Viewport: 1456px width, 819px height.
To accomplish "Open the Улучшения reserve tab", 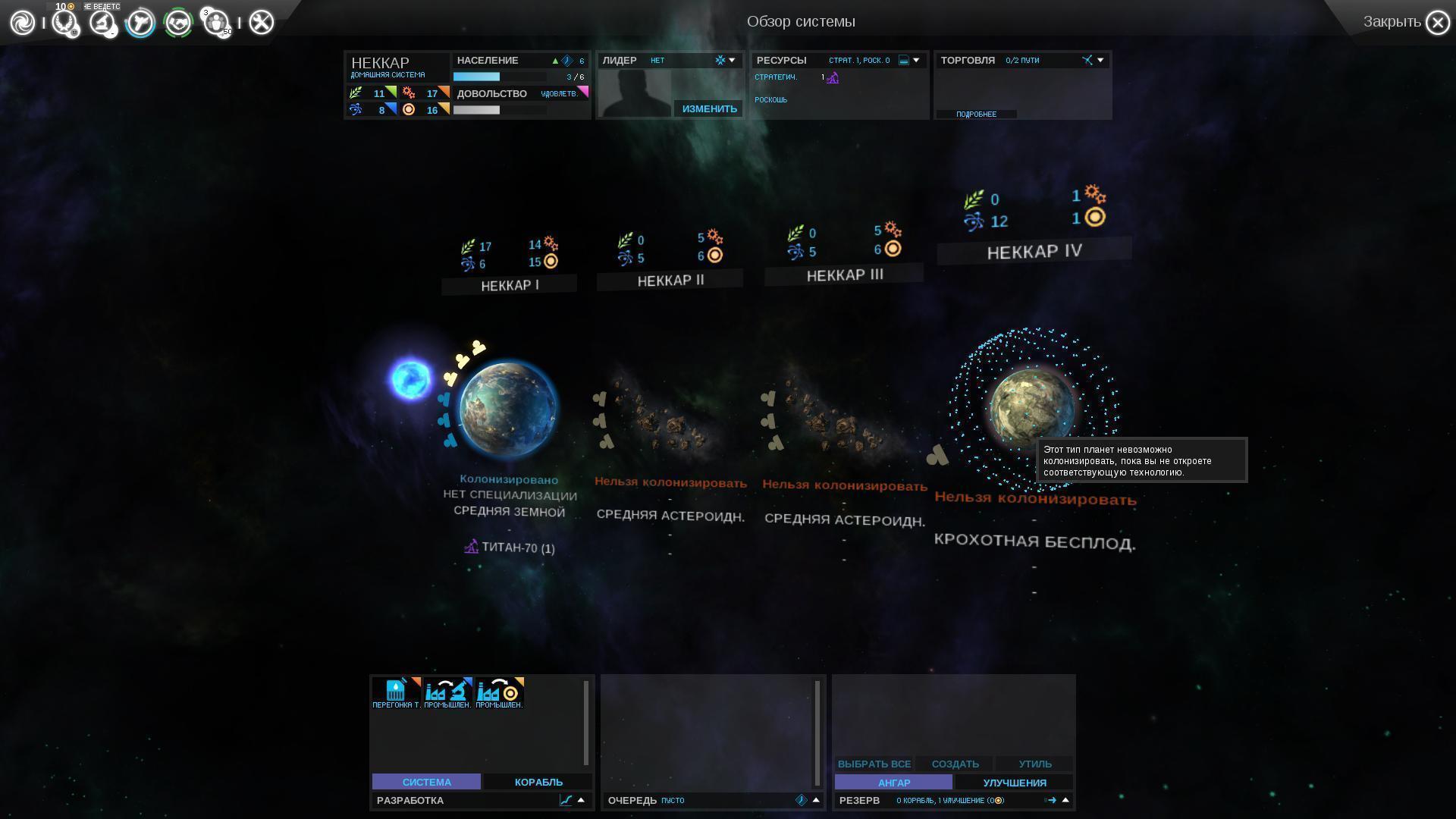I will point(1014,783).
